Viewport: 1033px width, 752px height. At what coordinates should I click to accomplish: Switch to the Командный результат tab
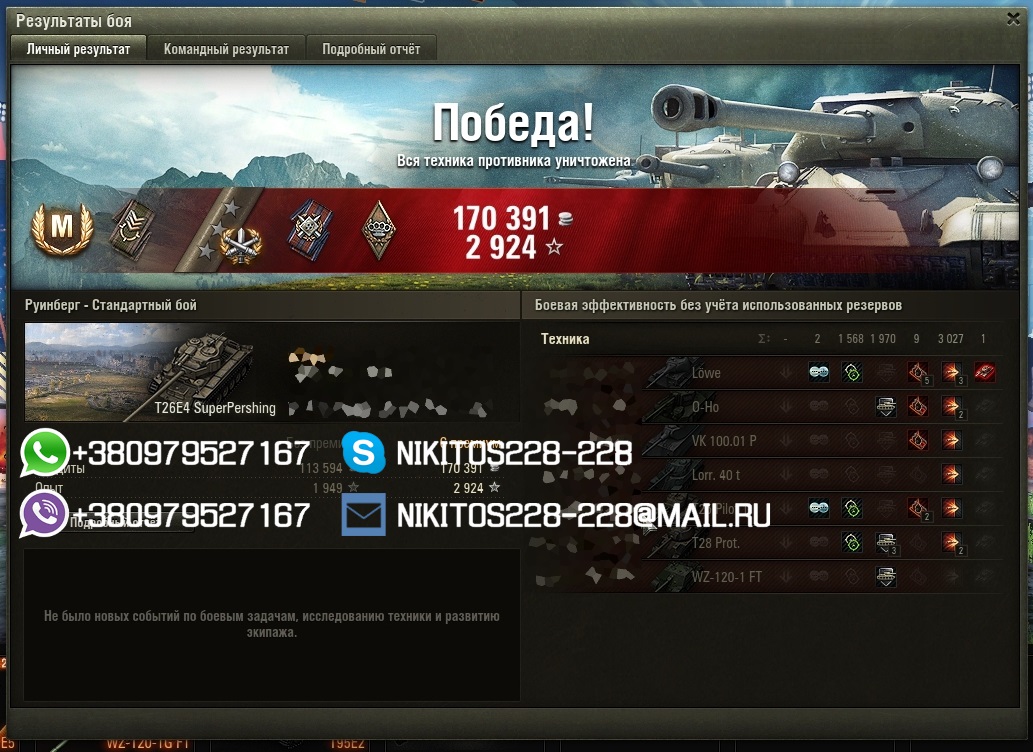[226, 49]
